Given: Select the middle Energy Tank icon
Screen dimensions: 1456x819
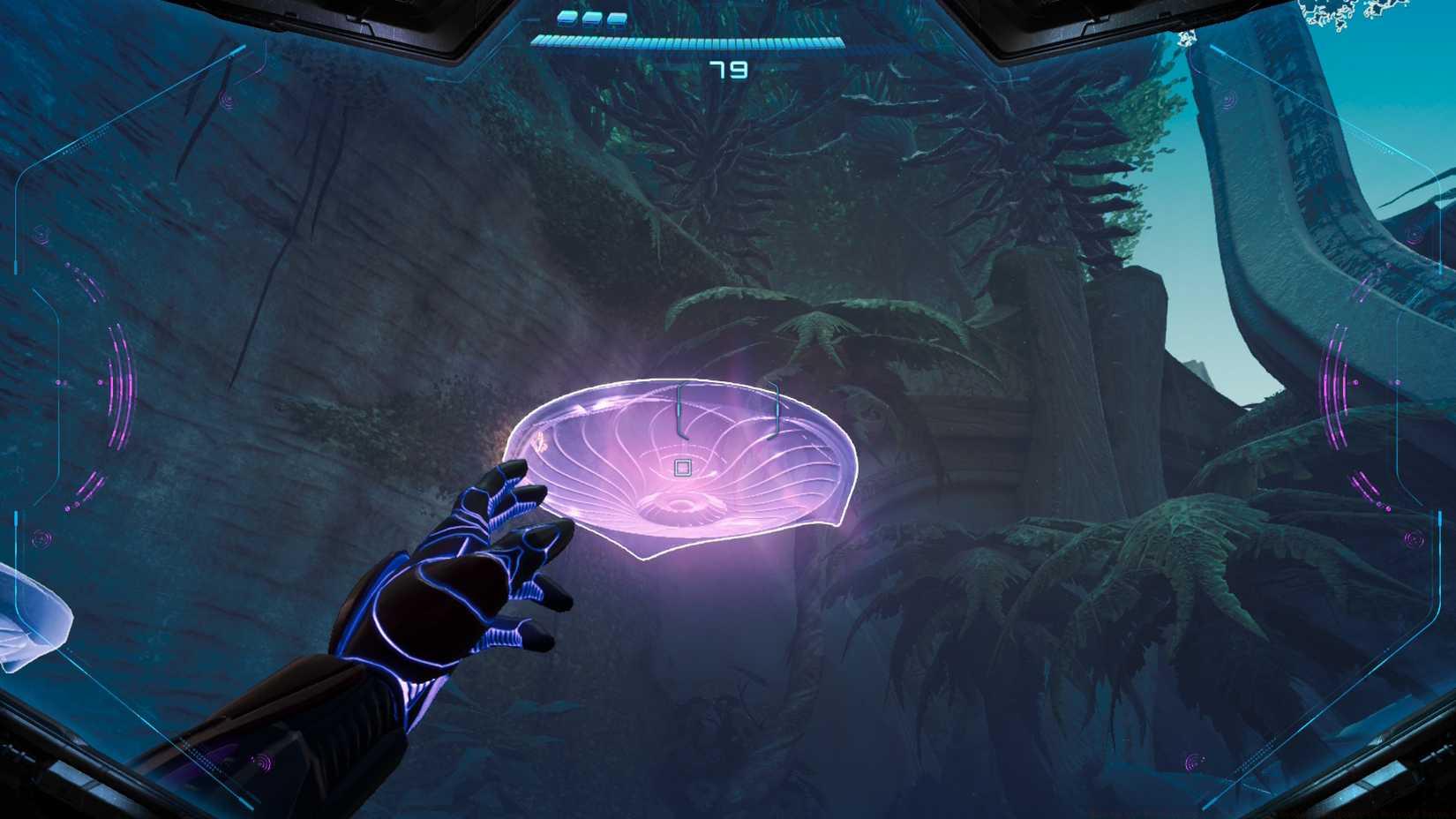Looking at the screenshot, I should coord(592,18).
